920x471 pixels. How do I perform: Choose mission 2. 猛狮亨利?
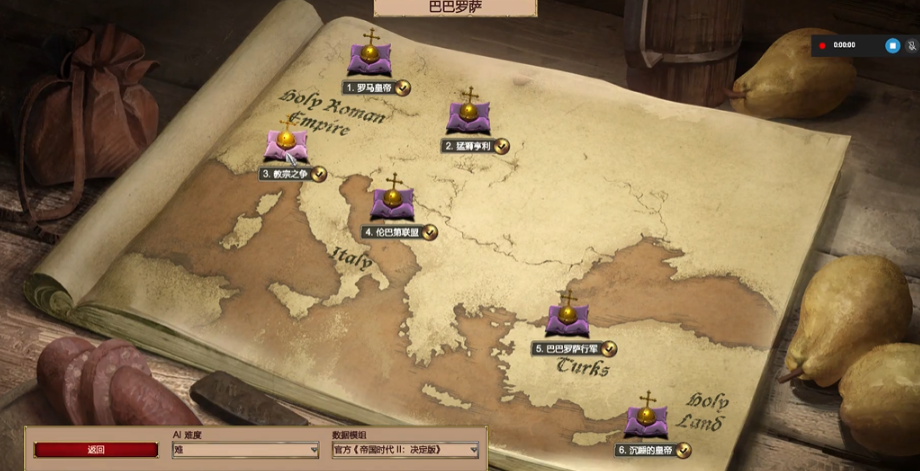point(469,117)
